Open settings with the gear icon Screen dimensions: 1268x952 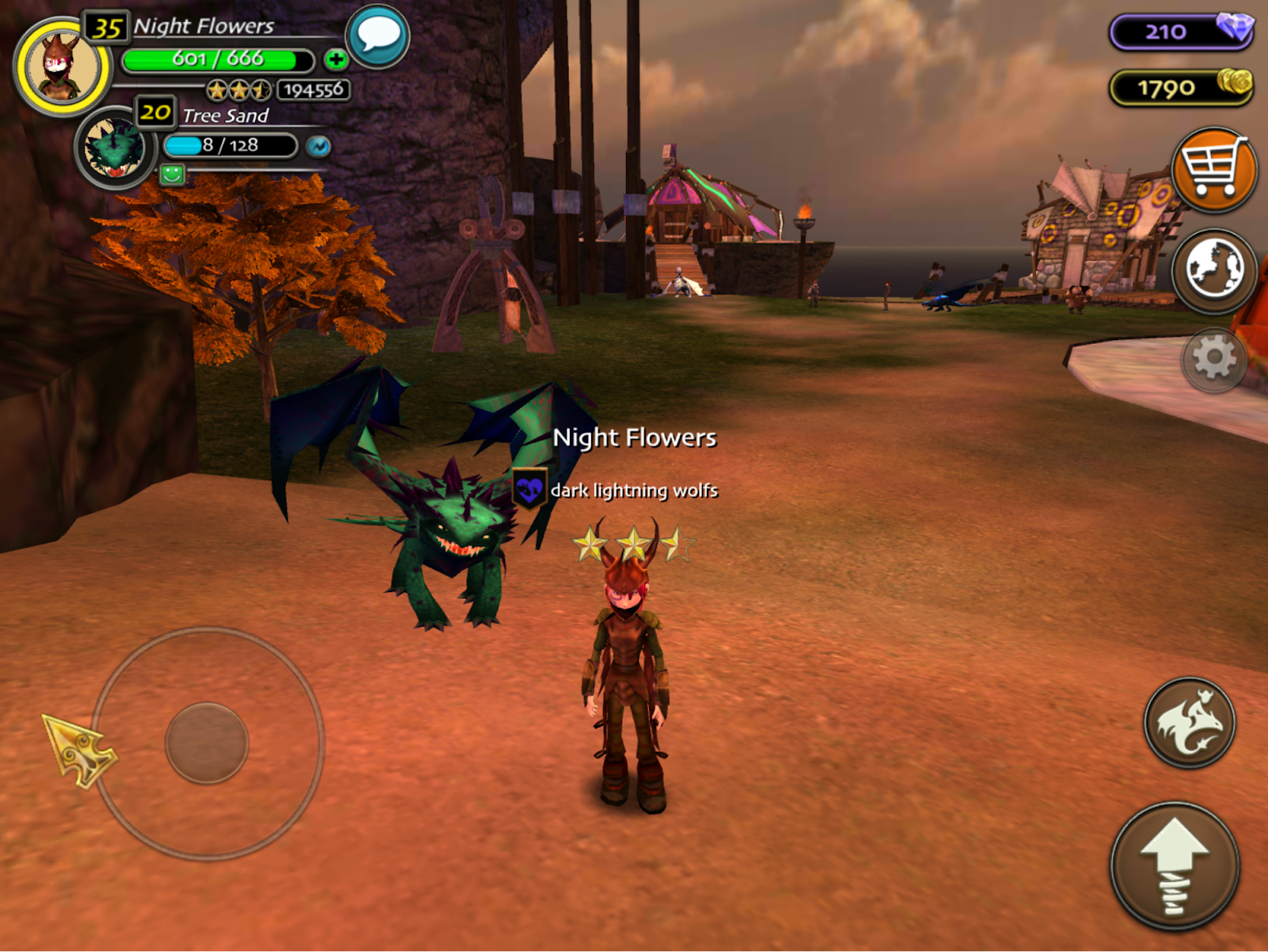point(1213,359)
